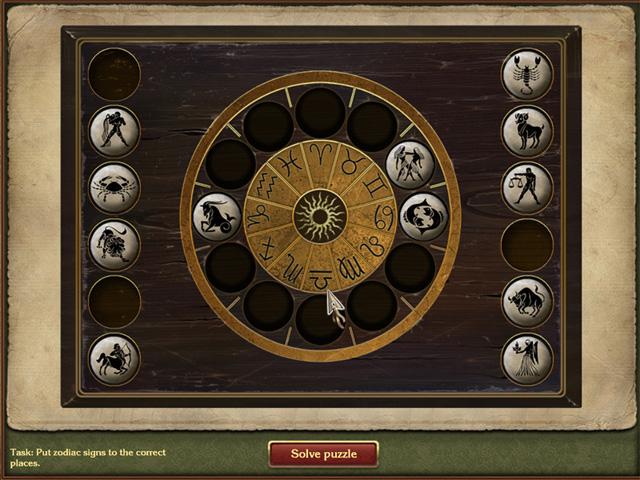
Task: Select the Aquarius water-bearer token
Action: pos(114,131)
